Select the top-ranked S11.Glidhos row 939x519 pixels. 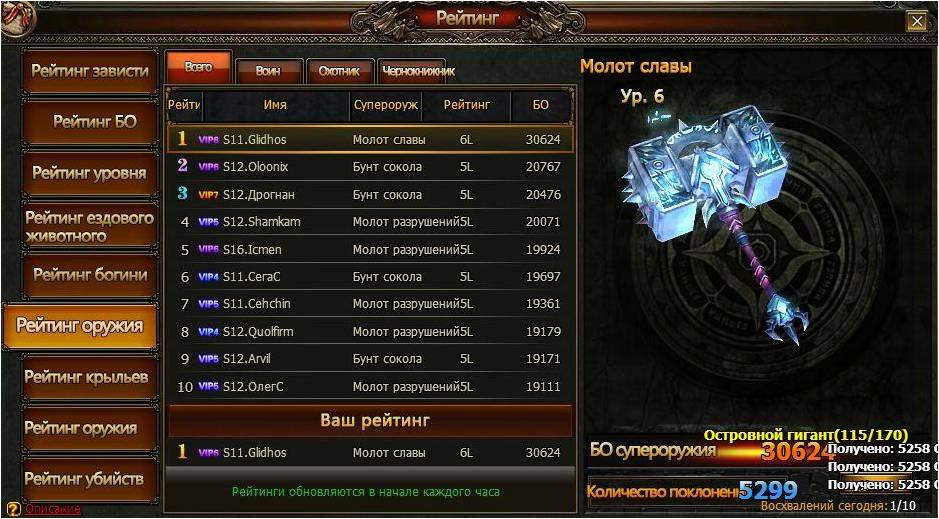pos(370,140)
